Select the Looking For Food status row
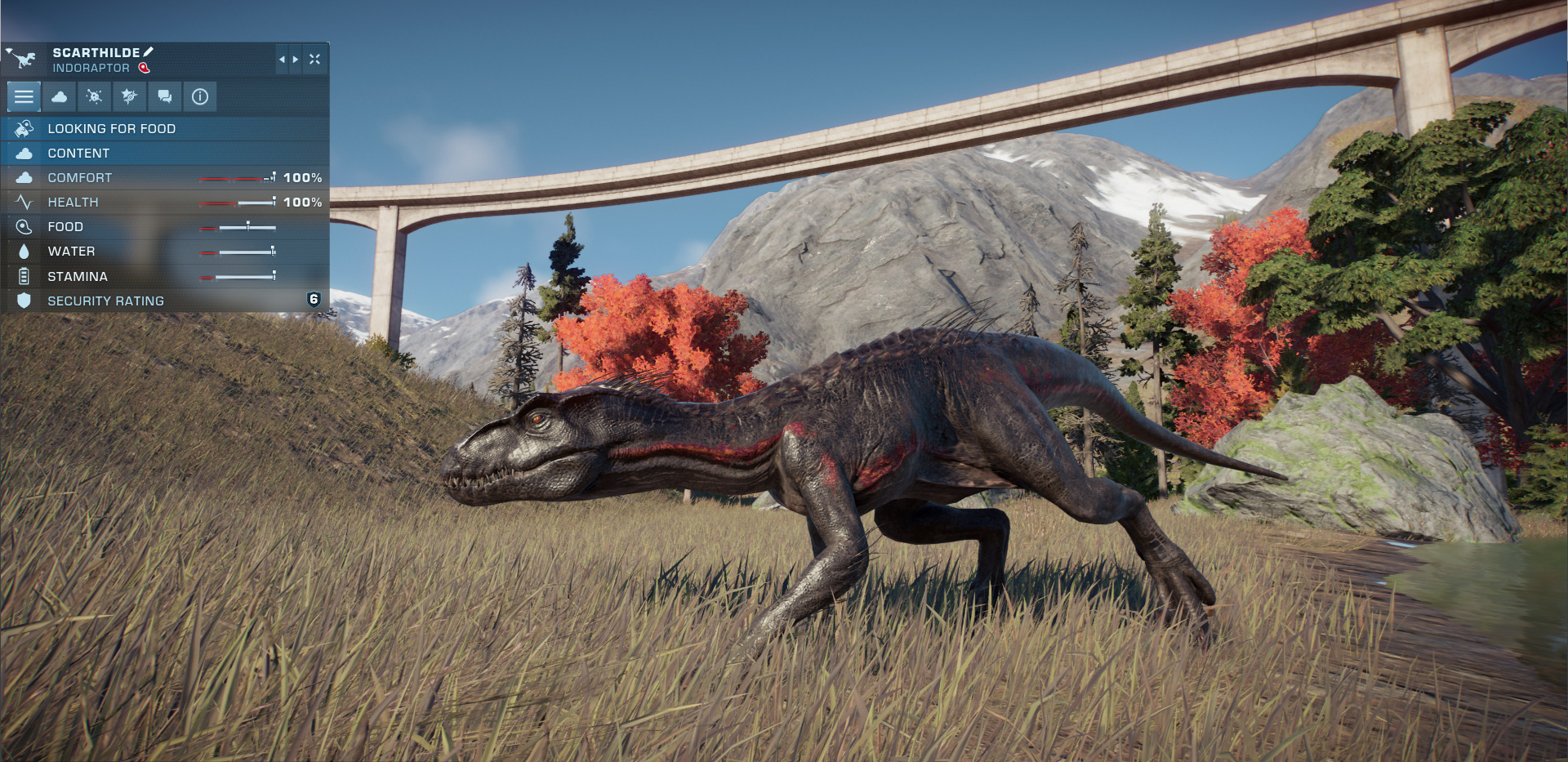 pos(163,128)
